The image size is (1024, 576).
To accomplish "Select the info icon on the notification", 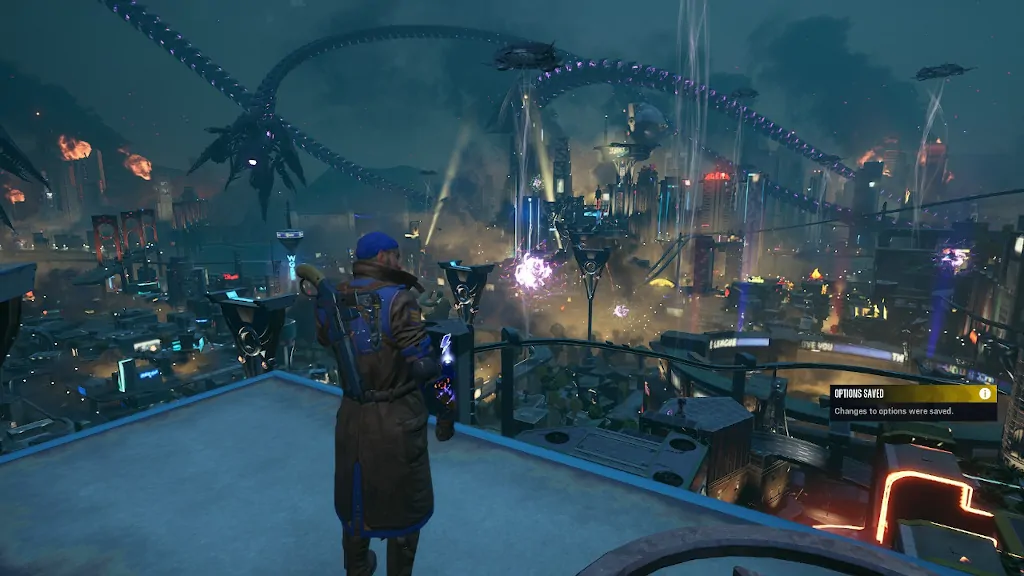I will tap(985, 394).
